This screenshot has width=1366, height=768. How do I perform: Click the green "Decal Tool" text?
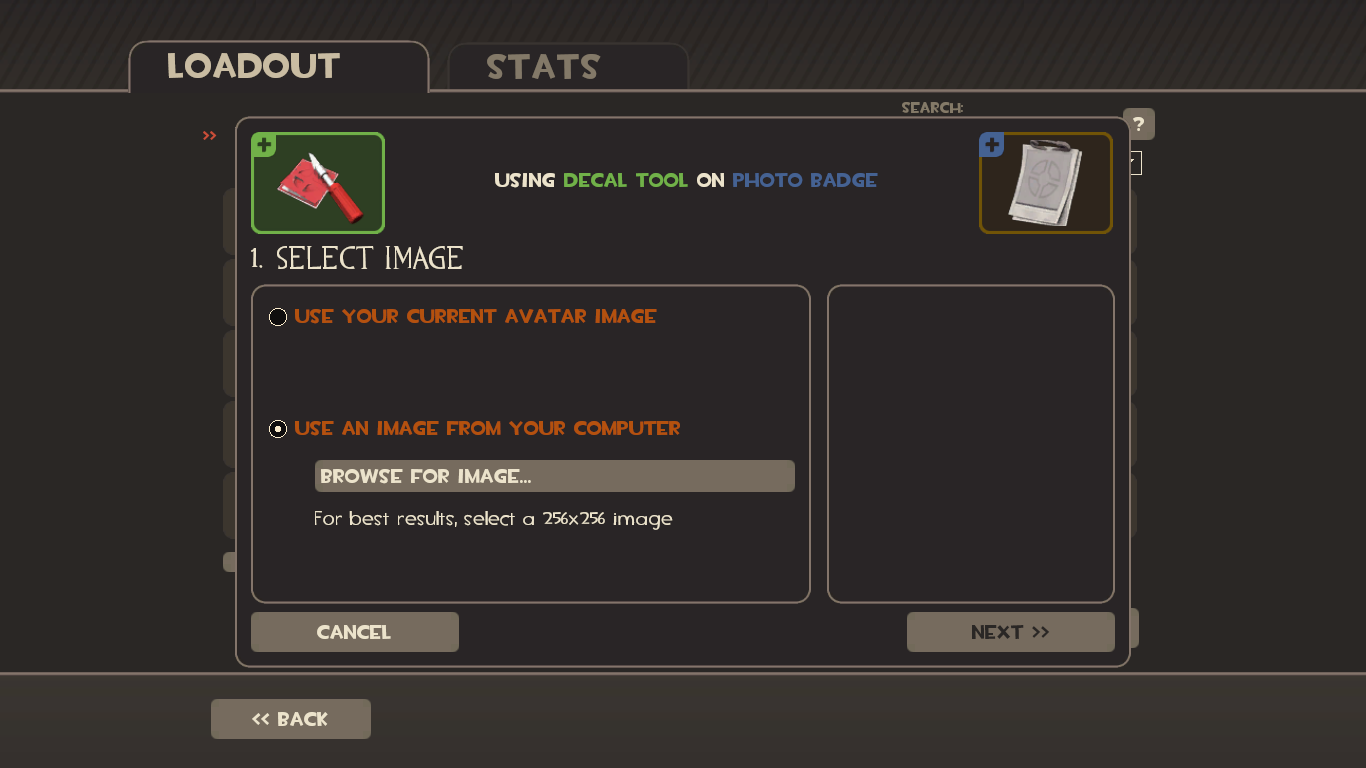point(624,180)
